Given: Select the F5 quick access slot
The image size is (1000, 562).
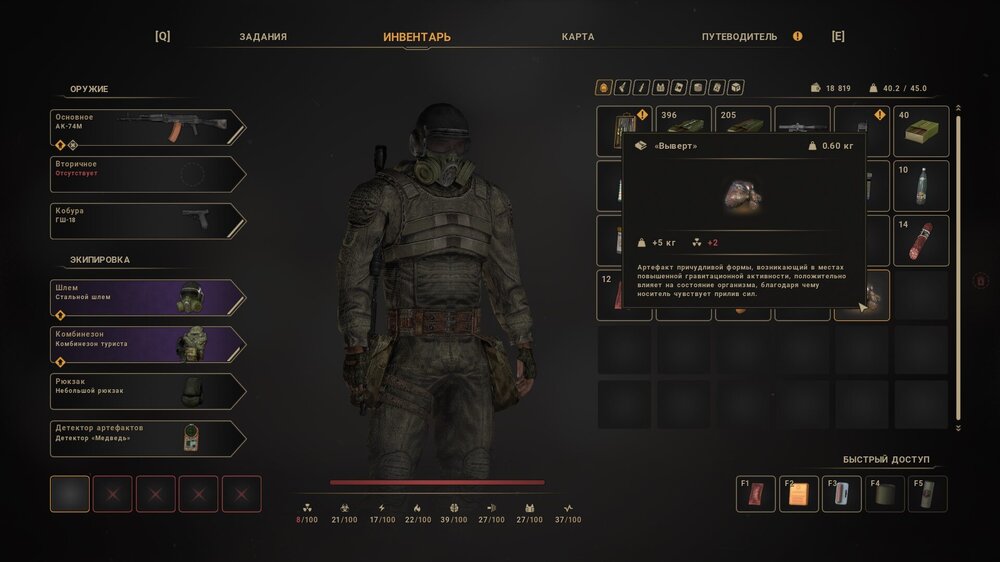Looking at the screenshot, I should [x=927, y=494].
